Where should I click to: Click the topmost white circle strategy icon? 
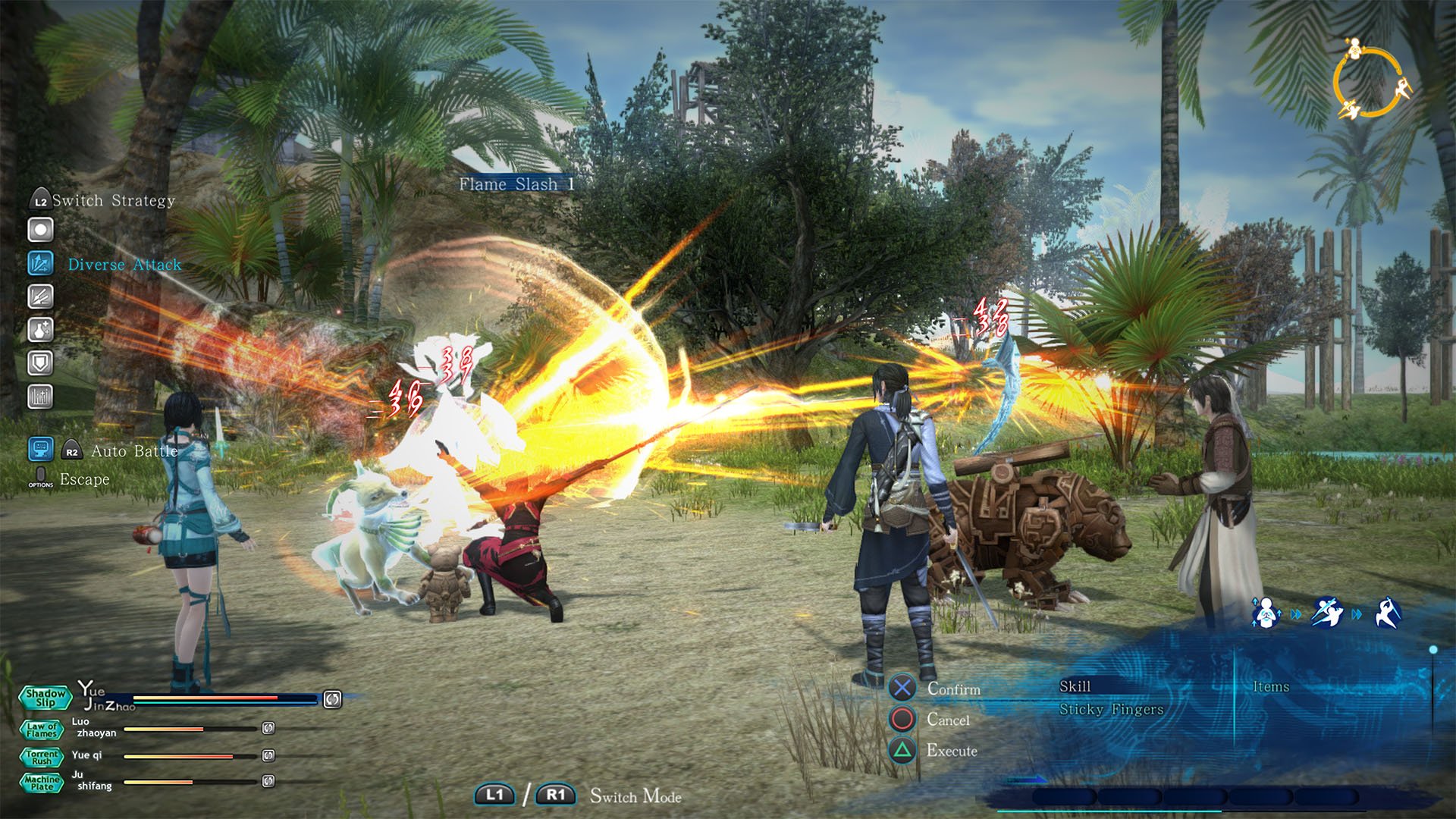coord(42,228)
